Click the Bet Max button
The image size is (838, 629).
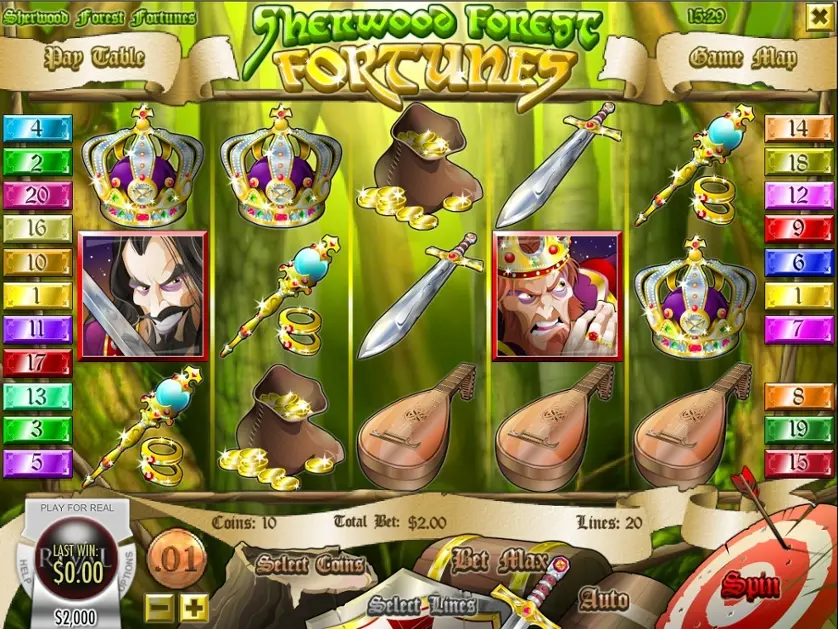coord(497,558)
